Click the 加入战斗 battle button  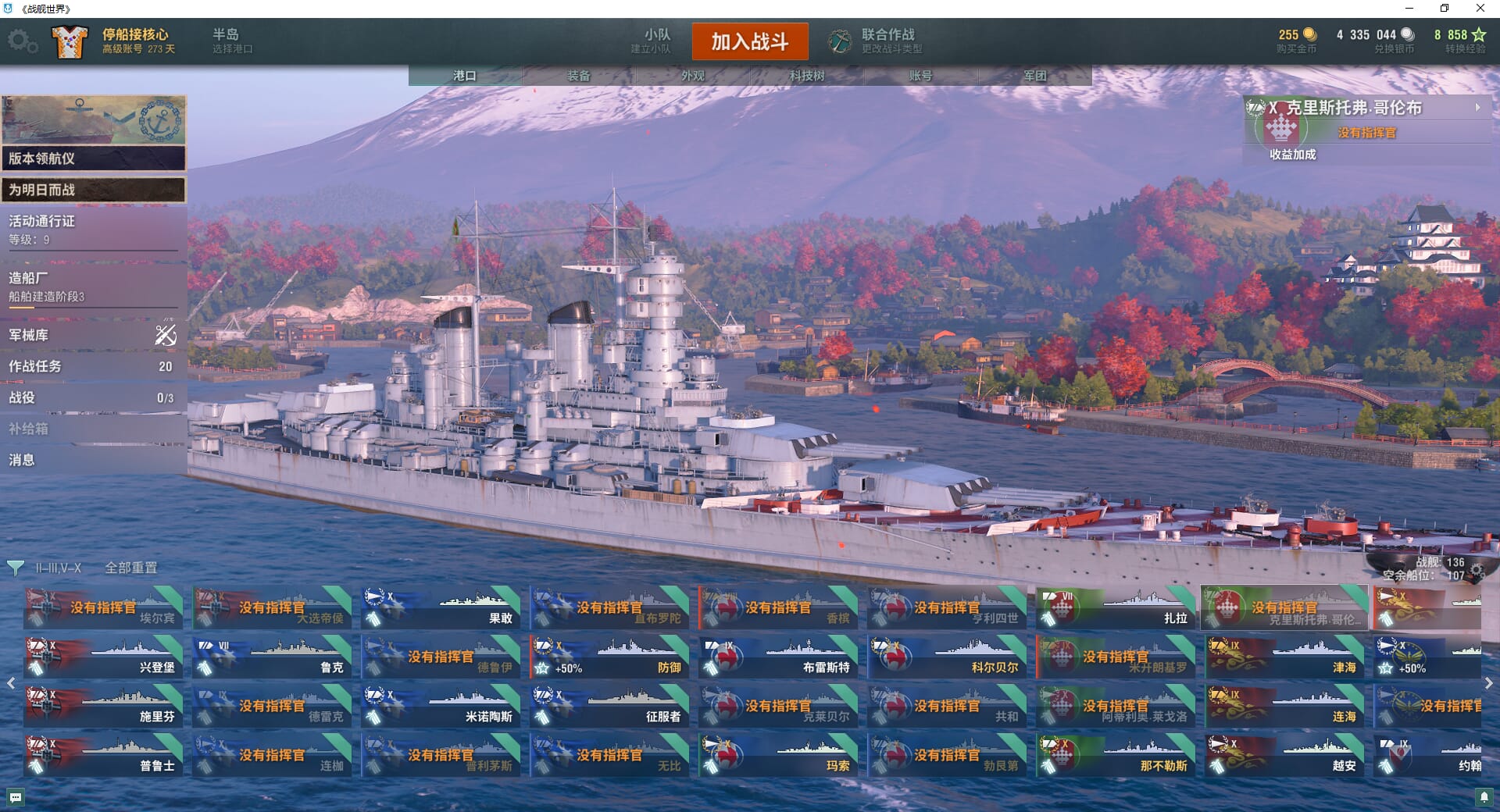click(x=749, y=41)
